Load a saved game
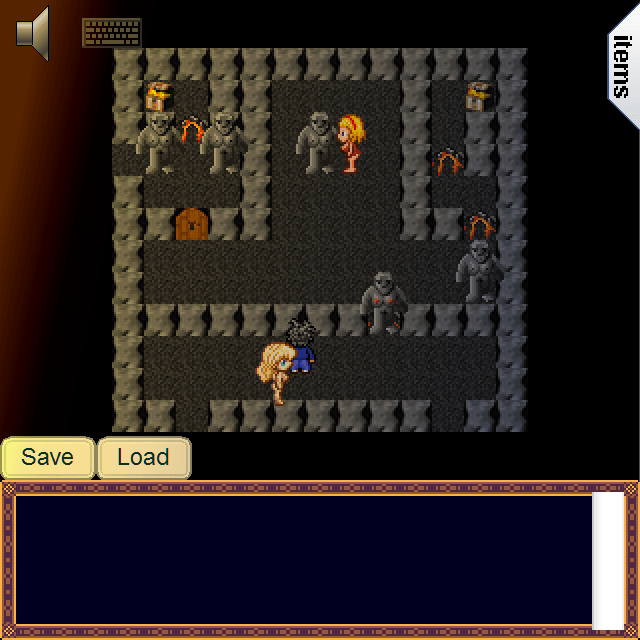This screenshot has width=640, height=640. click(x=143, y=458)
